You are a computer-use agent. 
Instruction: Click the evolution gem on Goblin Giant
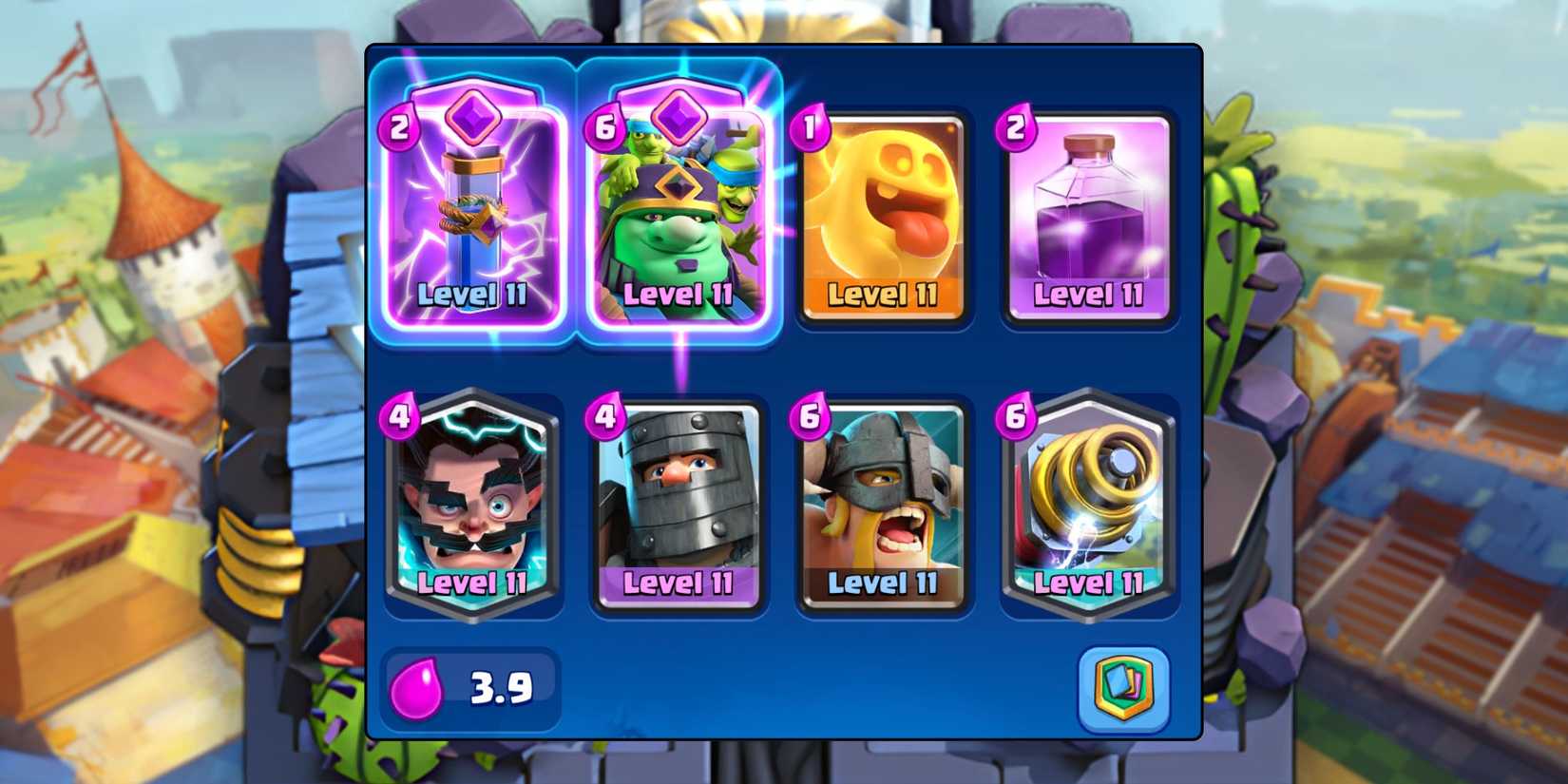click(679, 112)
